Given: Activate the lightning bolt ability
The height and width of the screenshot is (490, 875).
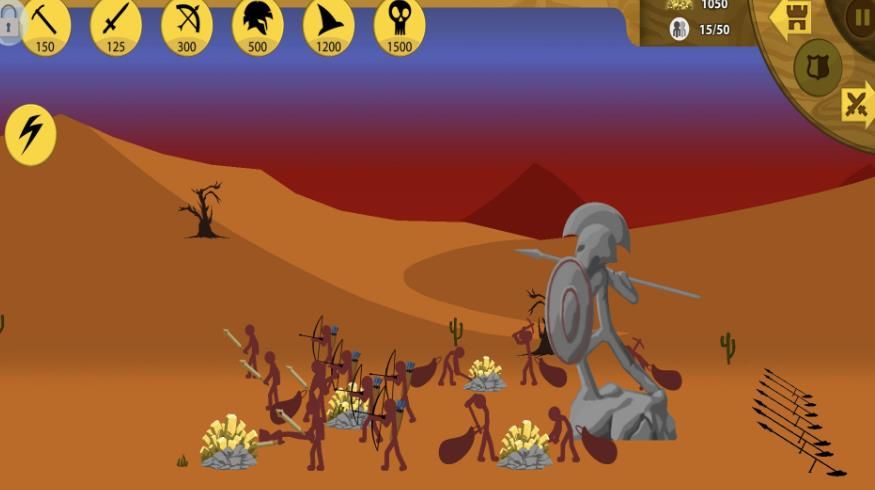Looking at the screenshot, I should [30, 134].
